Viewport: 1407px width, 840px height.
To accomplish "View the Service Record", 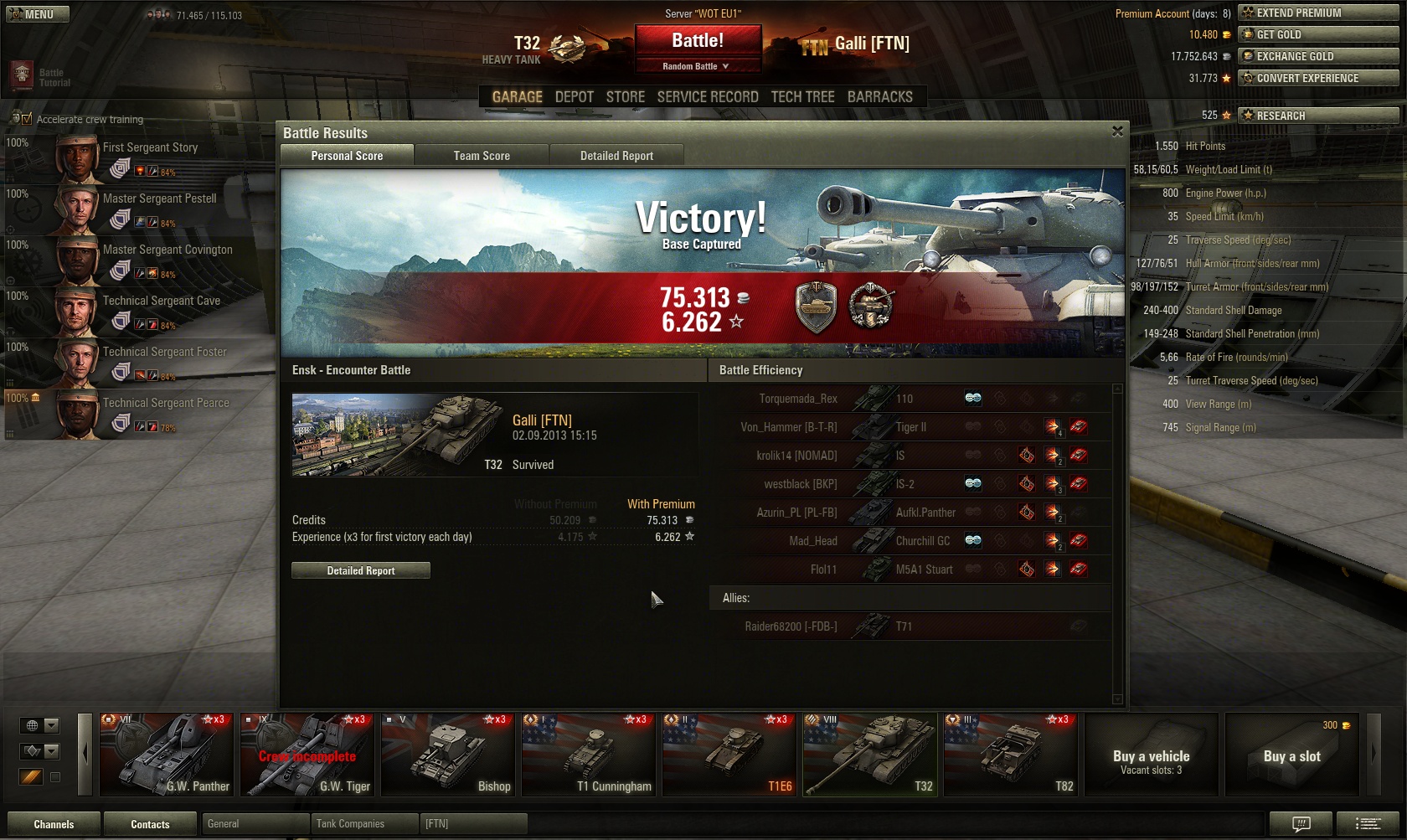I will 708,97.
